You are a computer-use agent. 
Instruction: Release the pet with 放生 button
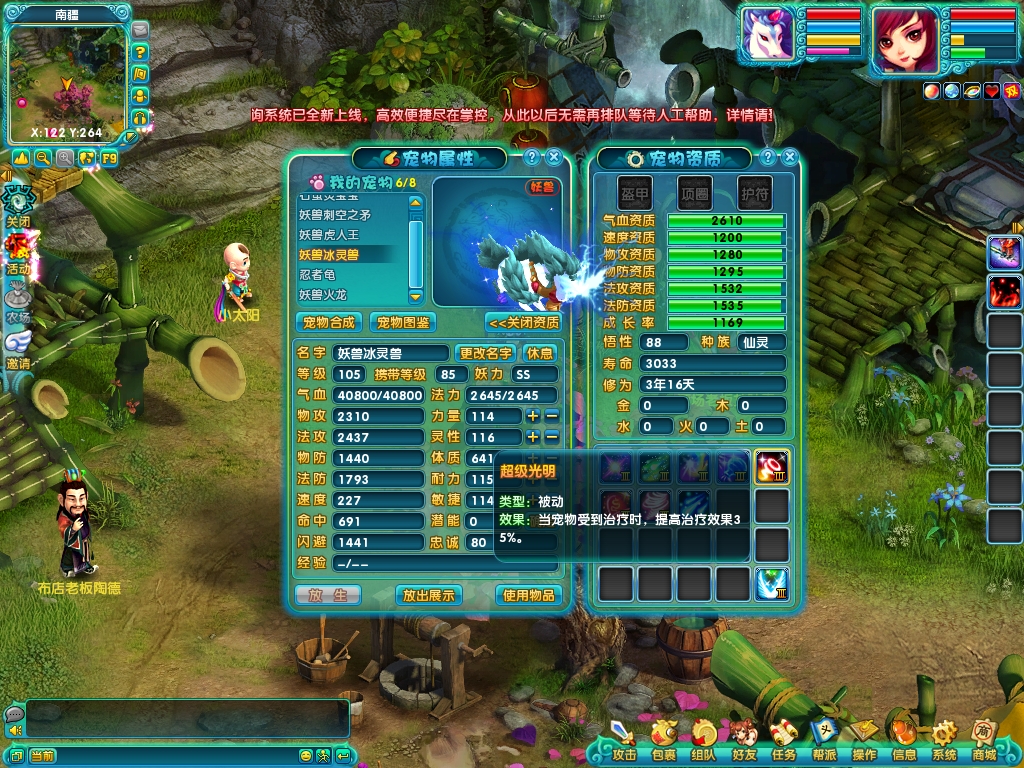[x=328, y=595]
